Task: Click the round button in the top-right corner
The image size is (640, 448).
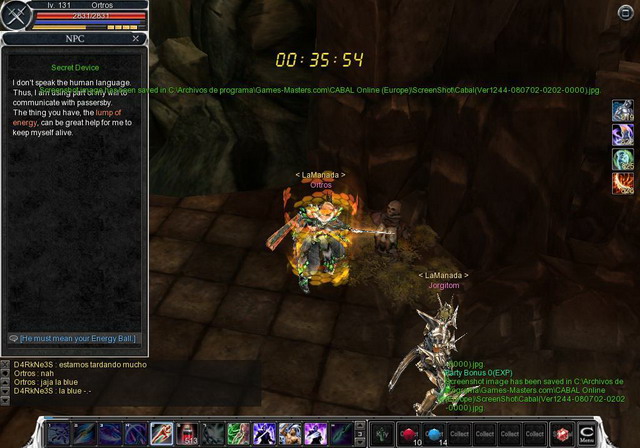Action: pyautogui.click(x=625, y=11)
